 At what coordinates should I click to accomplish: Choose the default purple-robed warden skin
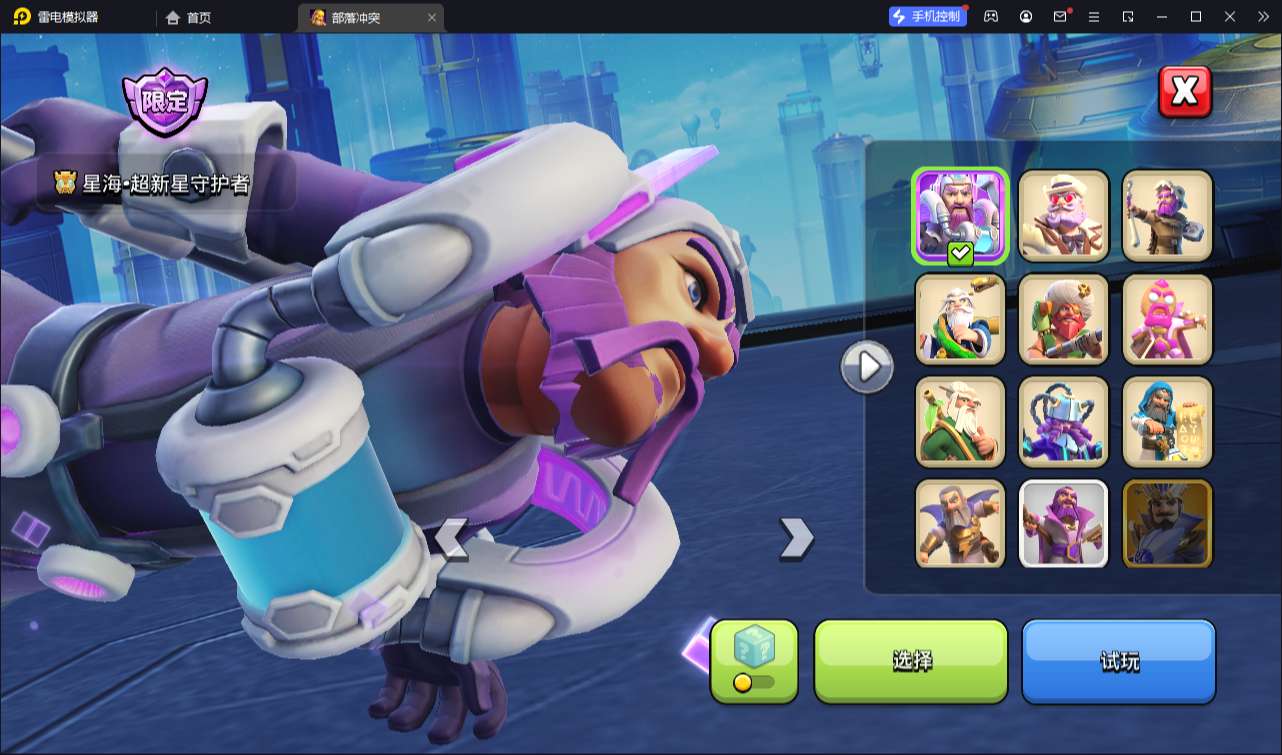click(x=1064, y=524)
